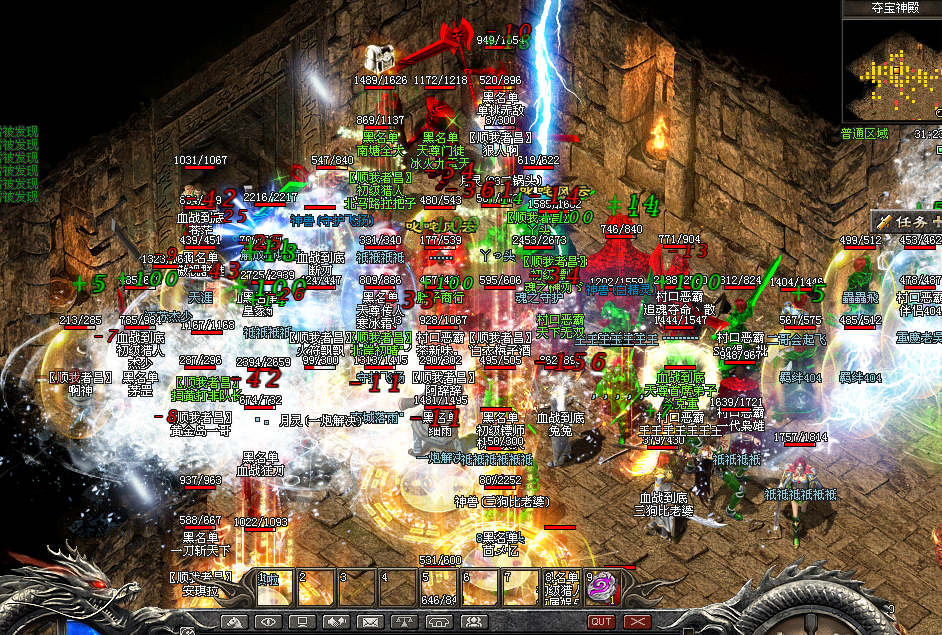Click the monitor screen icon
This screenshot has width=942, height=635.
pos(302,621)
